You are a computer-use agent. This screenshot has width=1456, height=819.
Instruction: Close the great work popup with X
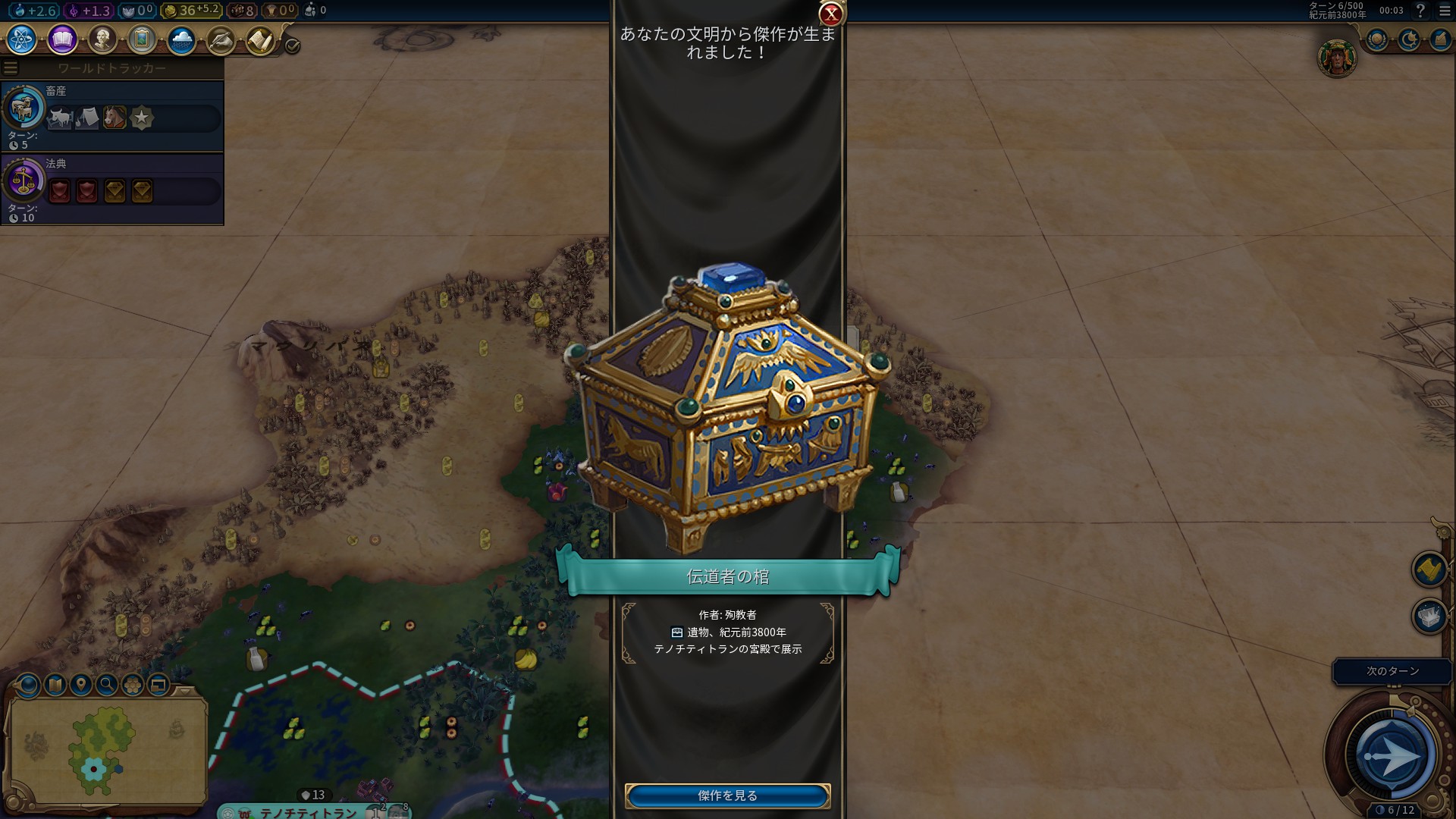831,14
